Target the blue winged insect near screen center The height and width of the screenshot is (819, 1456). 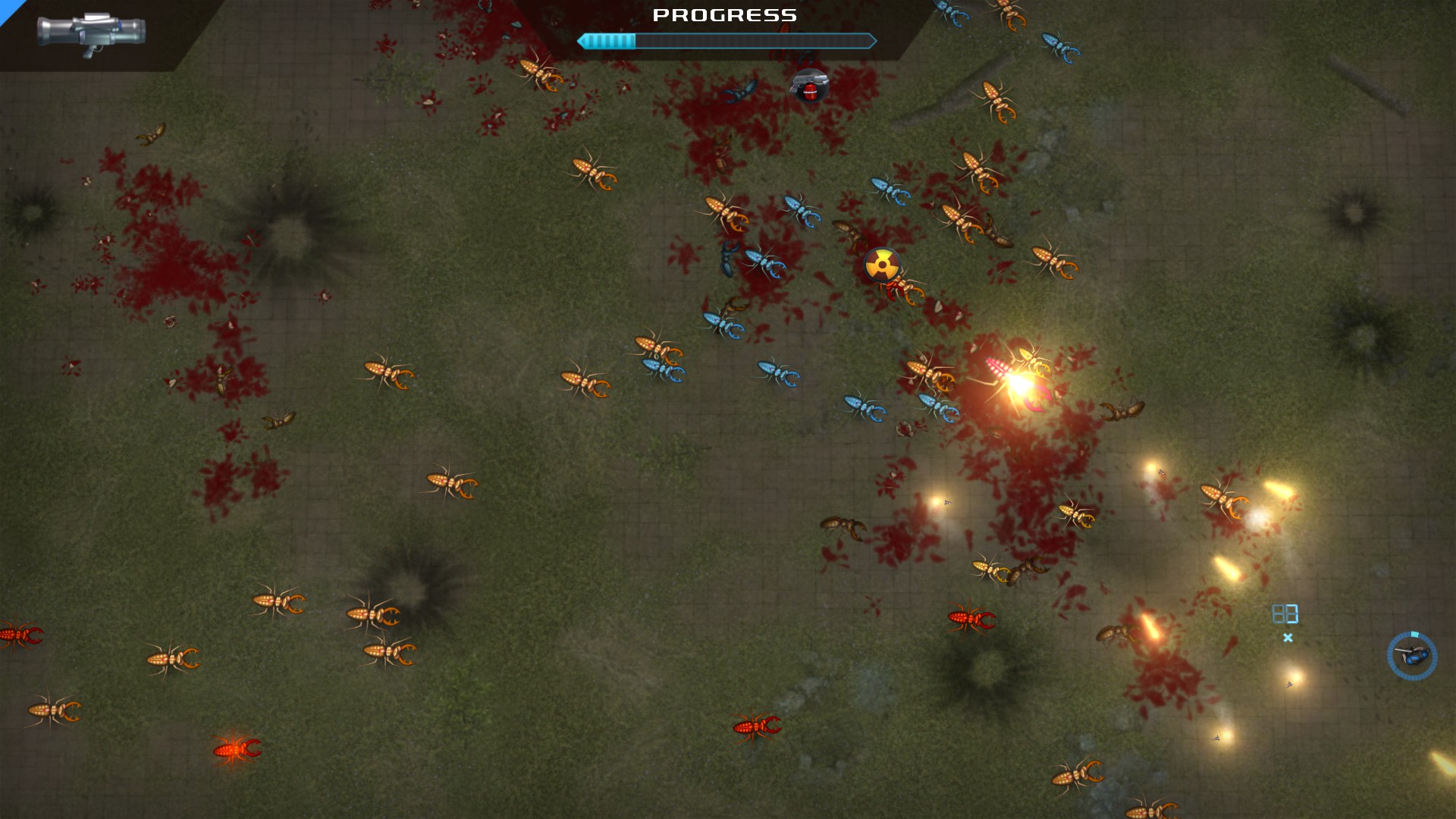pyautogui.click(x=774, y=373)
